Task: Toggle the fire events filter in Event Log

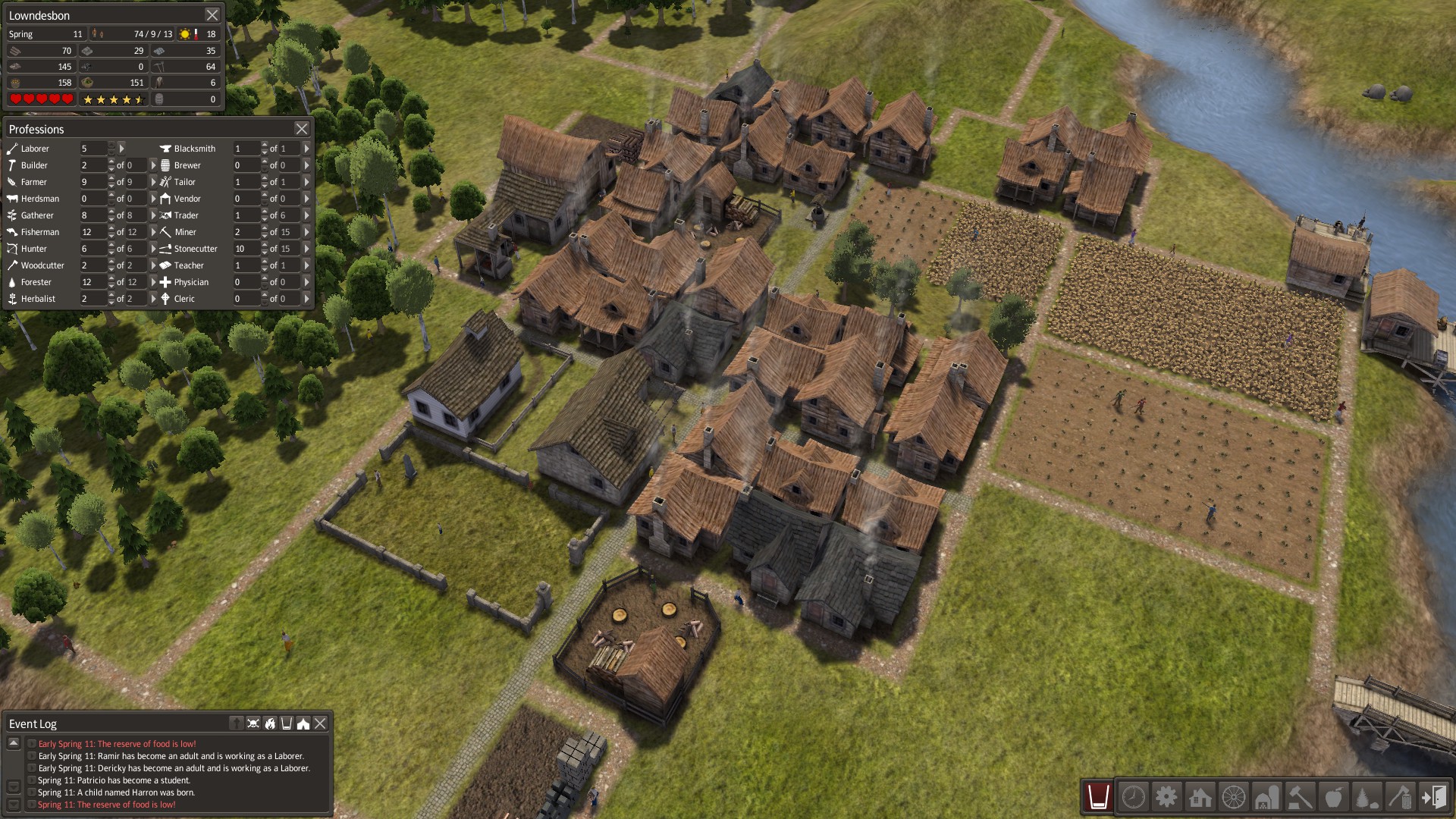Action: 270,723
